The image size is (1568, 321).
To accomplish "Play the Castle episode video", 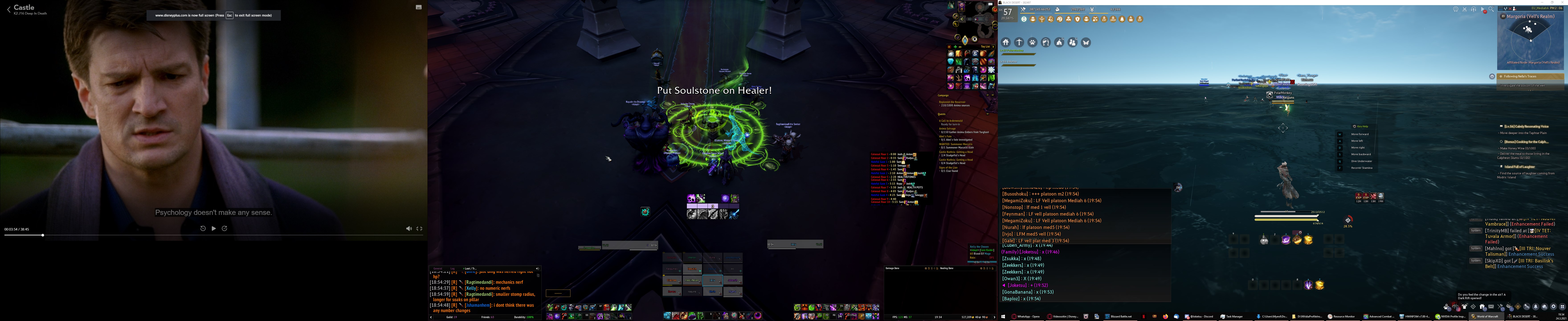I will [x=214, y=228].
